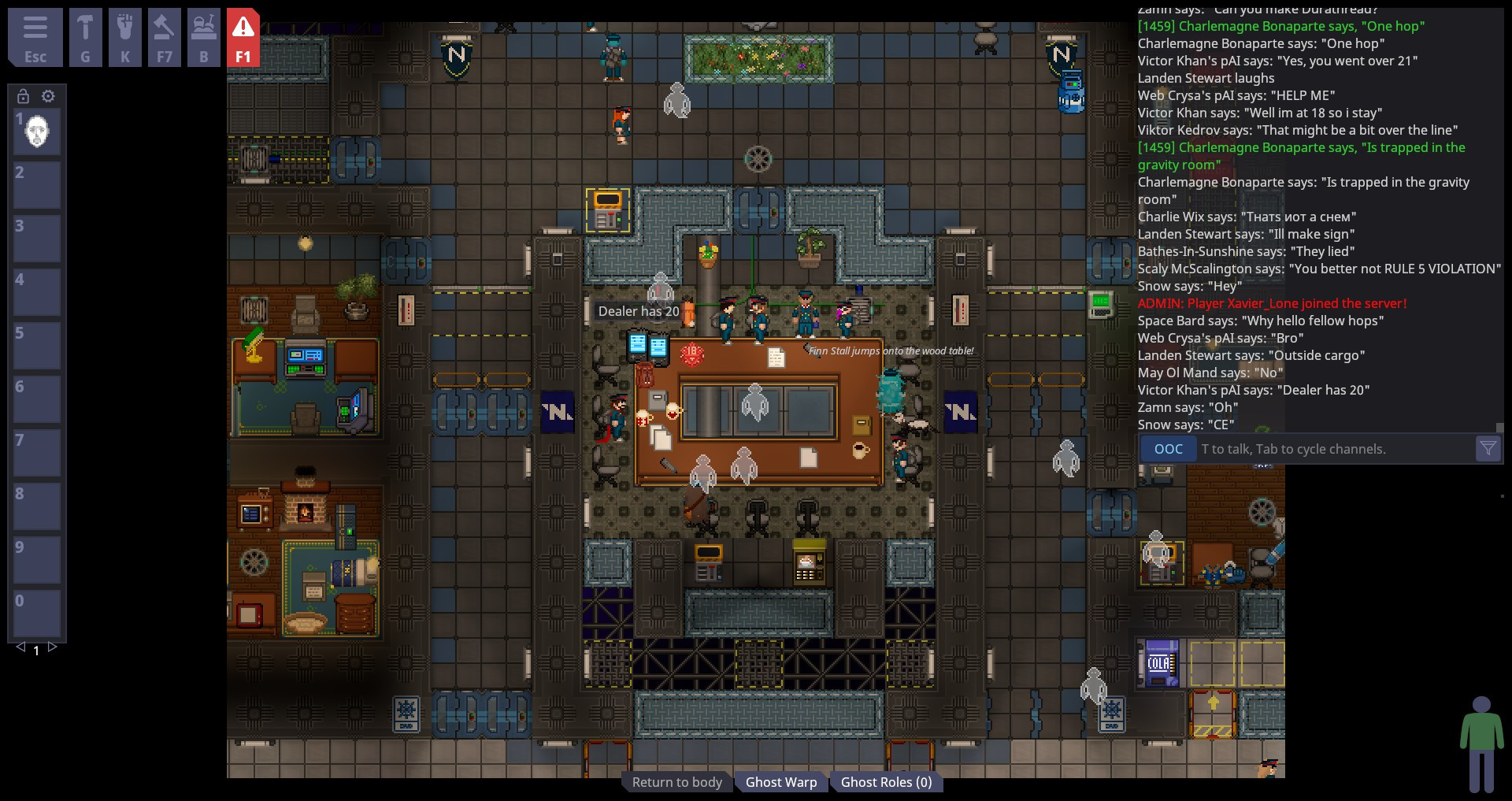The height and width of the screenshot is (801, 1512).
Task: Go back with the previous hotbar page arrow
Action: coord(20,647)
